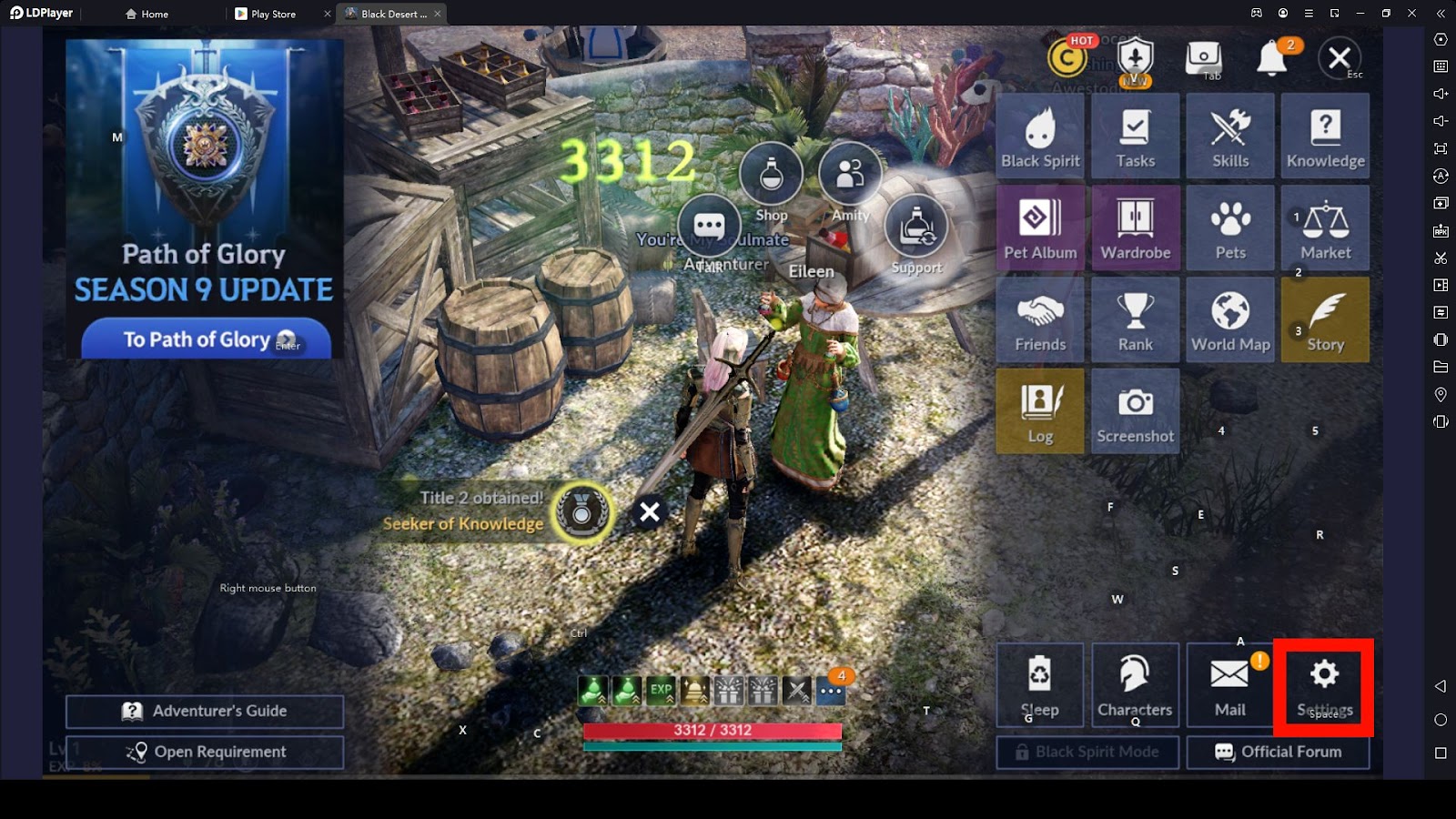This screenshot has width=1456, height=819.
Task: Open the Story menu
Action: [x=1325, y=320]
